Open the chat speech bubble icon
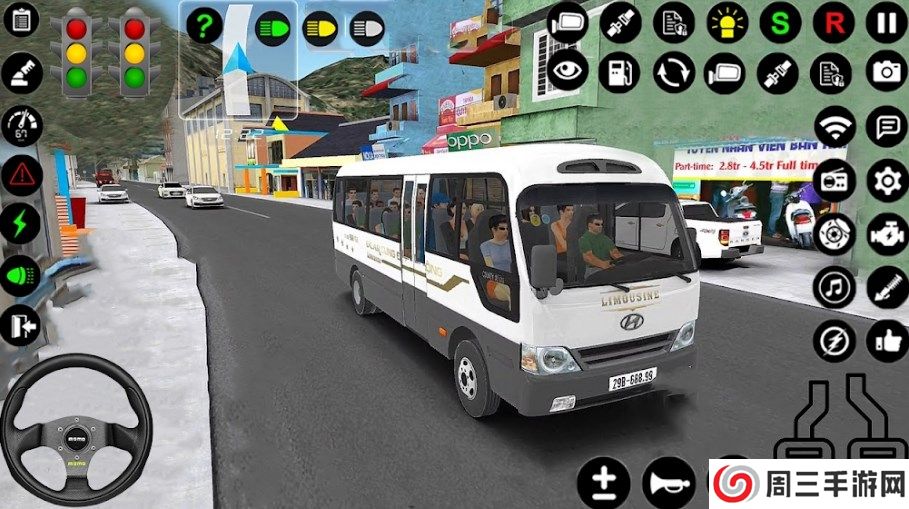Image resolution: width=909 pixels, height=509 pixels. tap(886, 127)
